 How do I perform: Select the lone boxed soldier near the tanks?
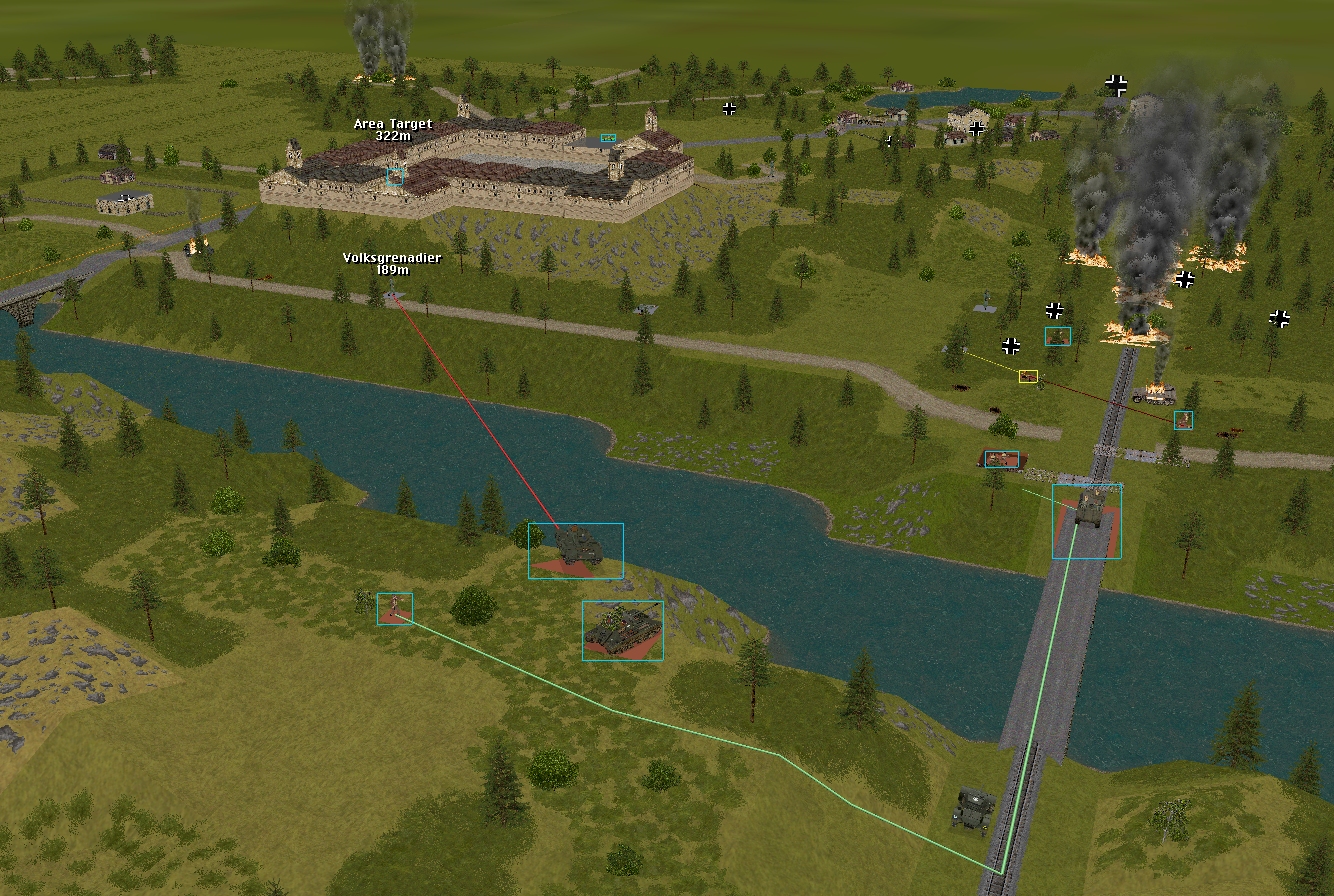pos(394,608)
